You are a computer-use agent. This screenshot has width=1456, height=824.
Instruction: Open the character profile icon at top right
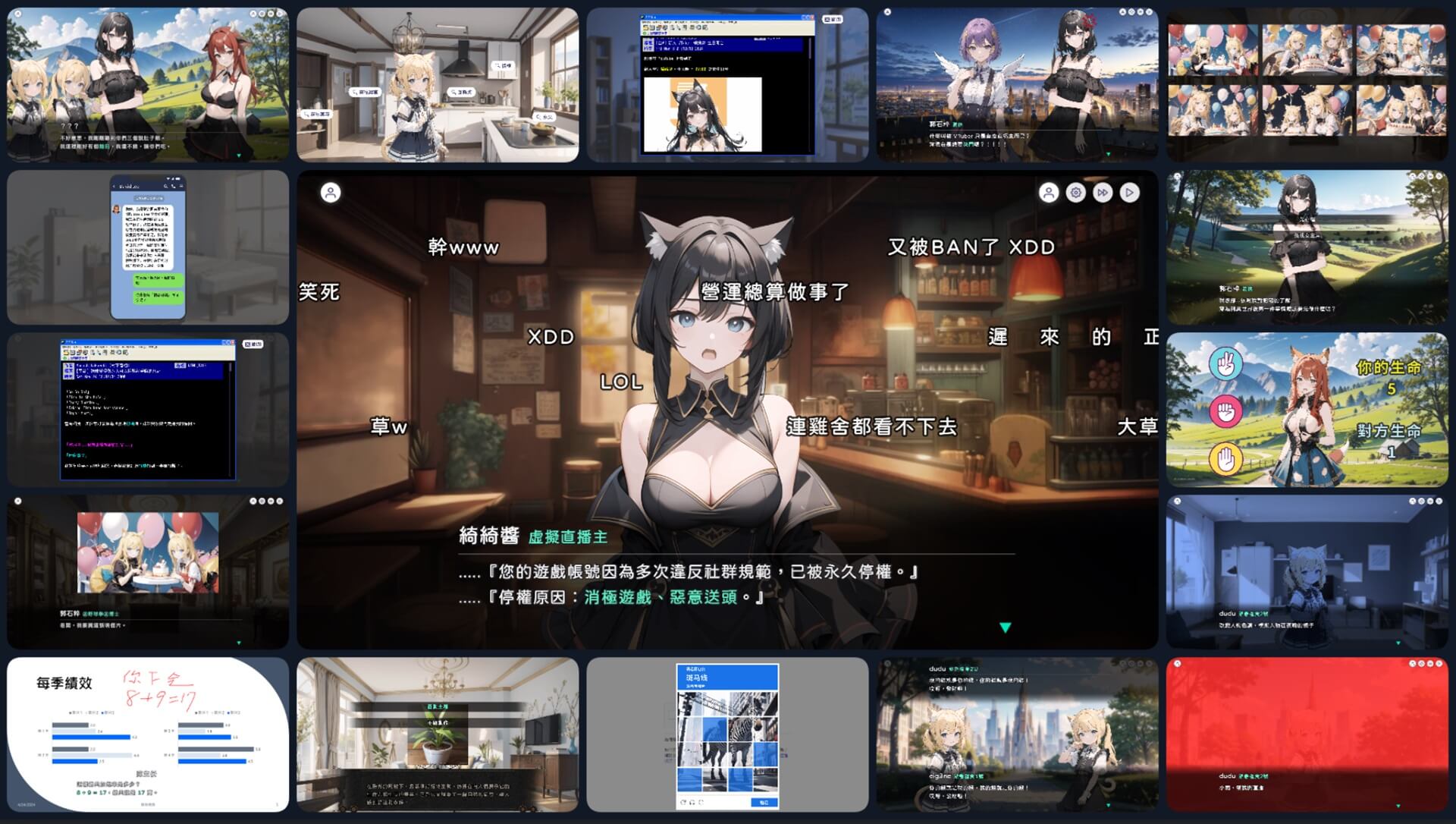coord(1048,191)
